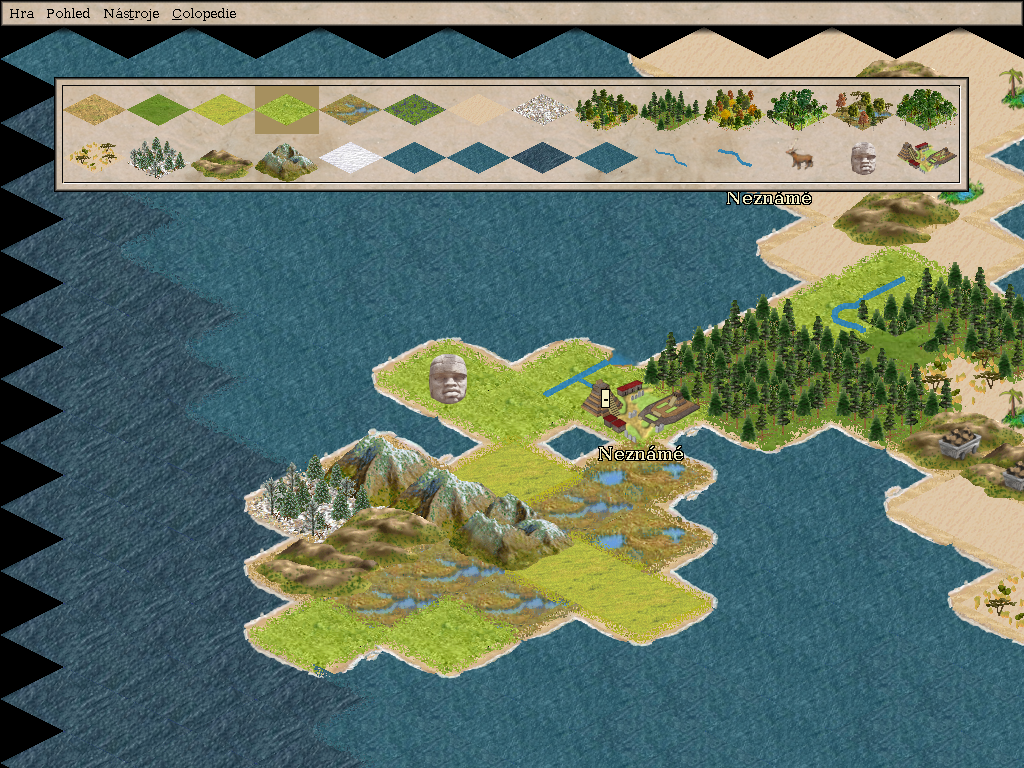This screenshot has height=768, width=1024.
Task: Select the deer resource tool
Action: [799, 158]
